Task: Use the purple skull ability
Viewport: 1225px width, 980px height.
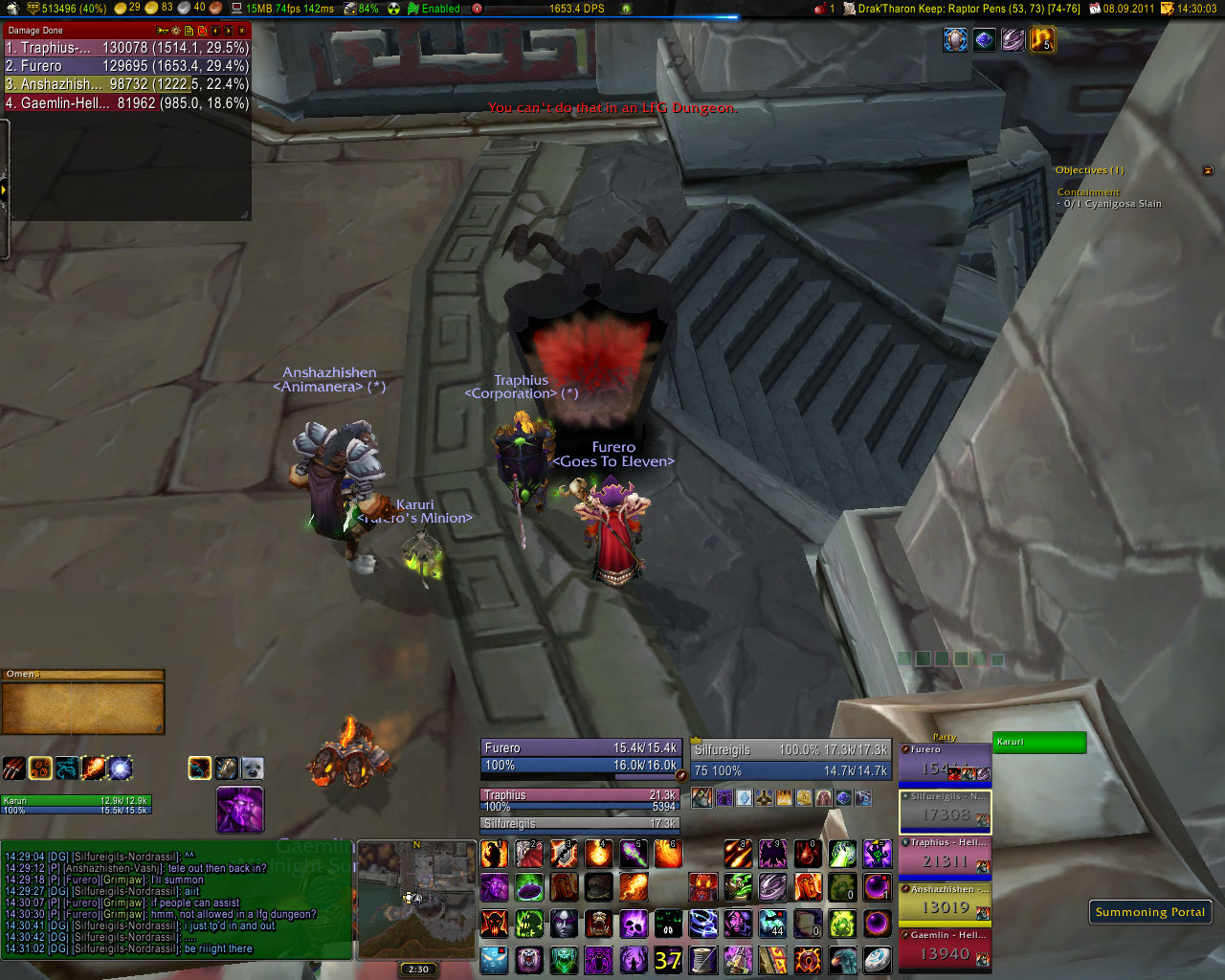Action: coord(634,924)
